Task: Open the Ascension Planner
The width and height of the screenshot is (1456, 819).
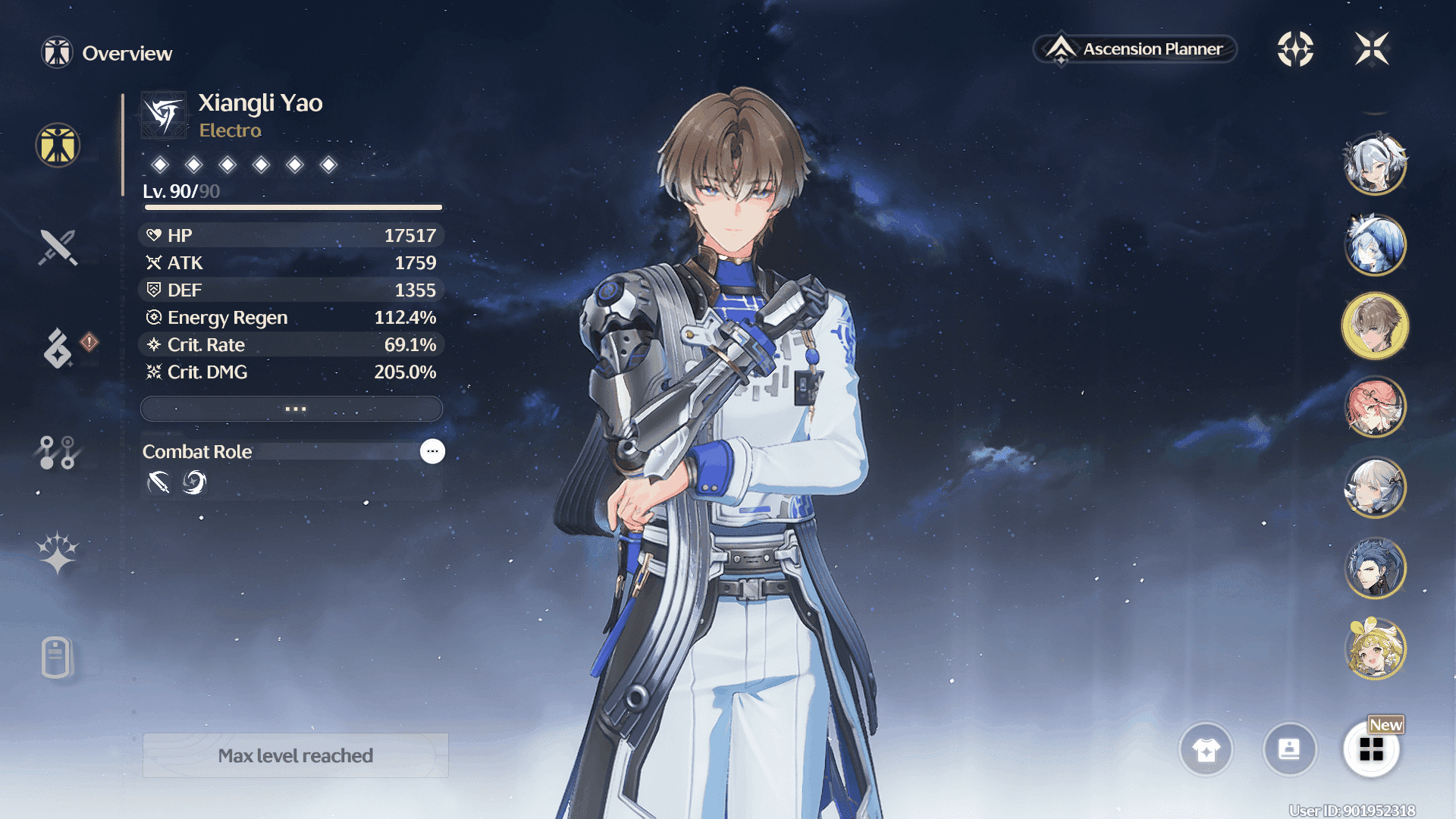Action: 1135,49
